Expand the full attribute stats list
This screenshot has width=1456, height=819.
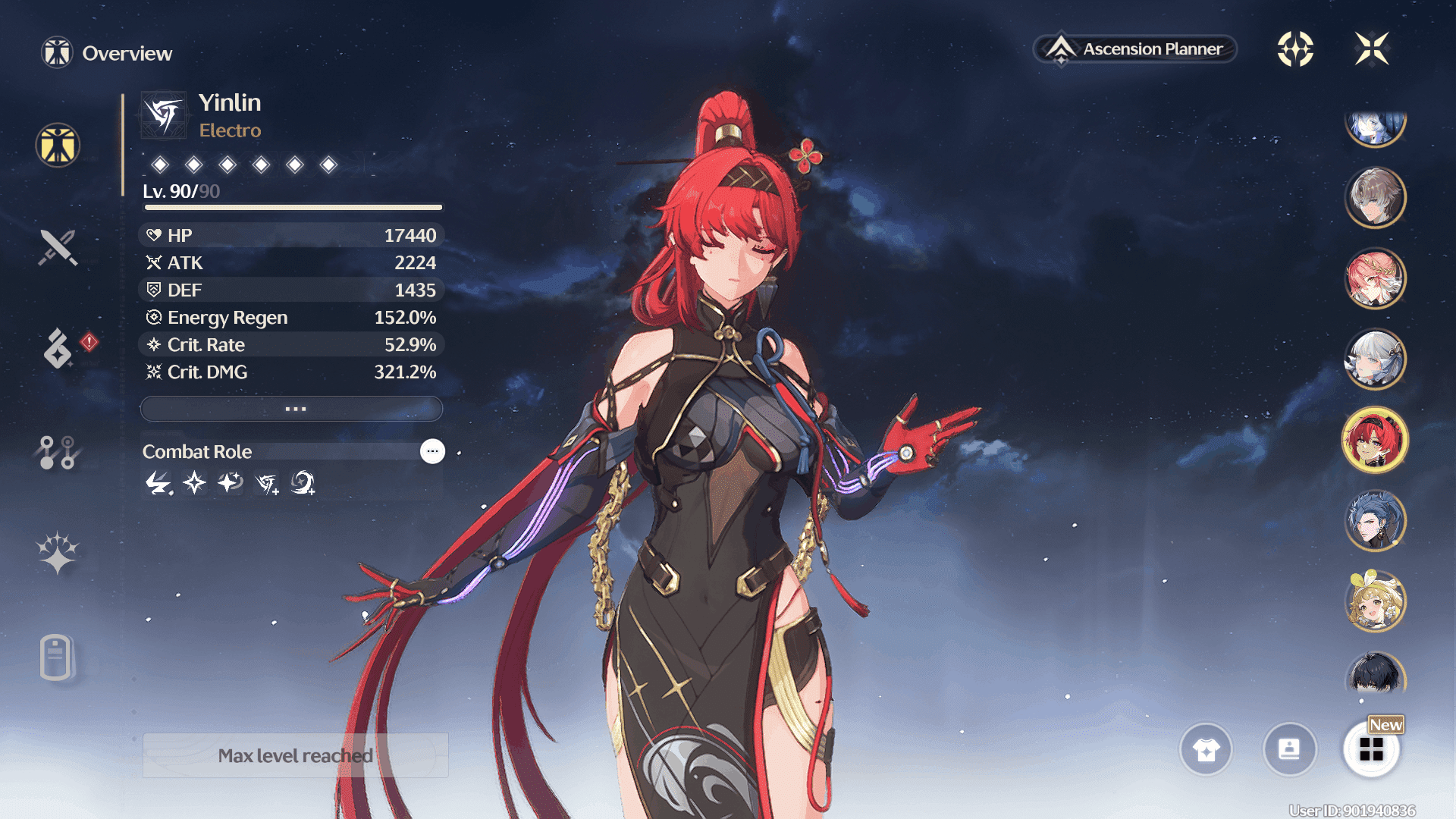(292, 409)
